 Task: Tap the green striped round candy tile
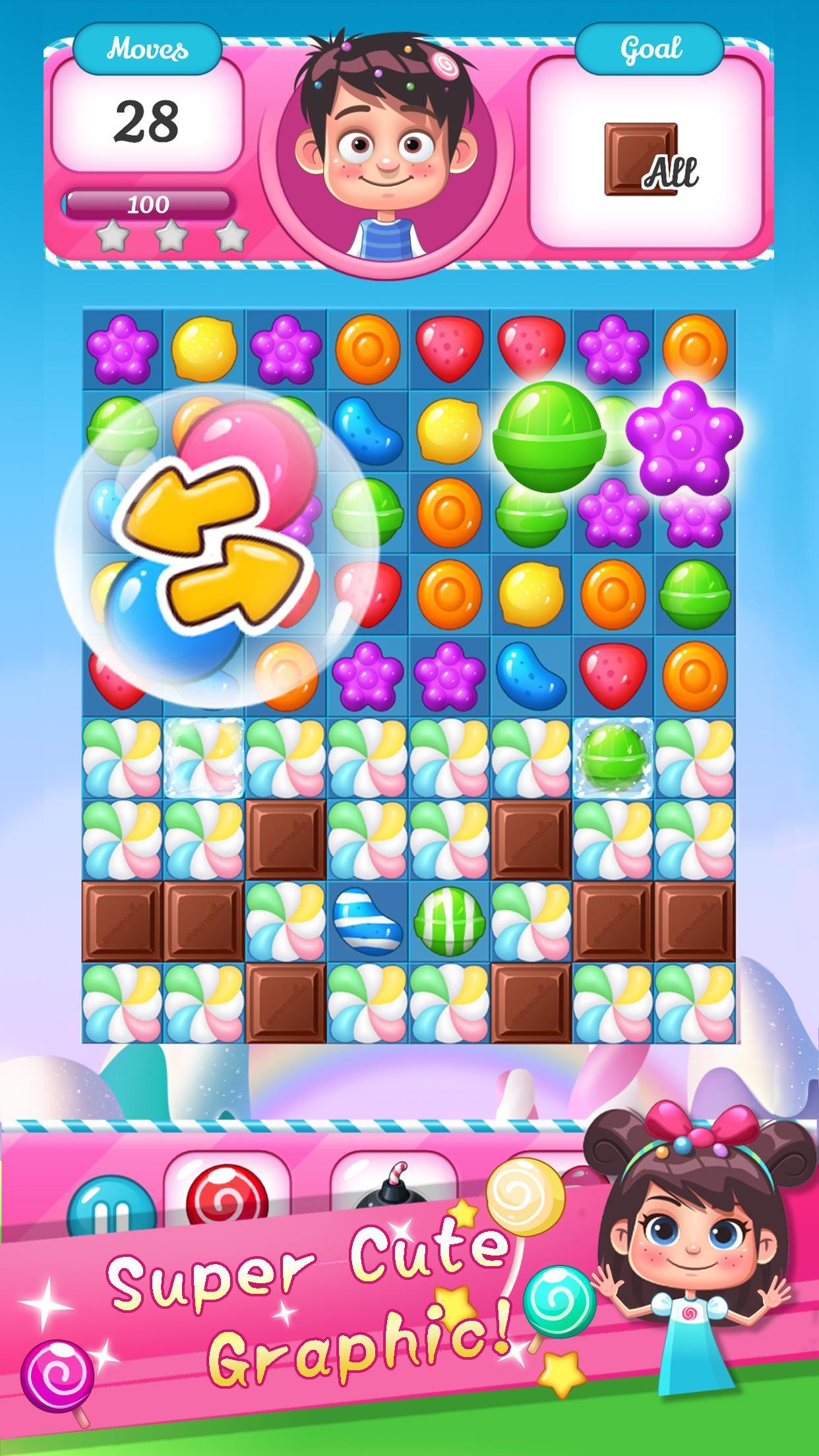(x=449, y=921)
